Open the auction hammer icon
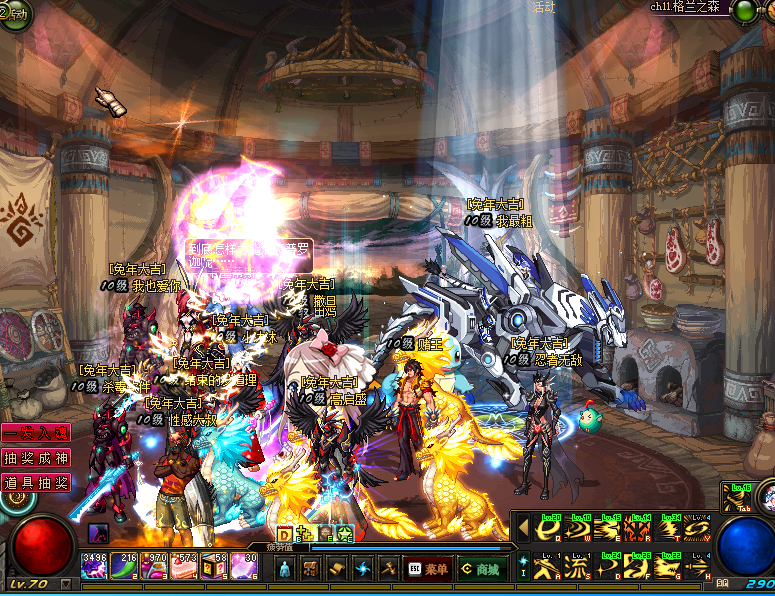This screenshot has width=775, height=596. click(388, 568)
